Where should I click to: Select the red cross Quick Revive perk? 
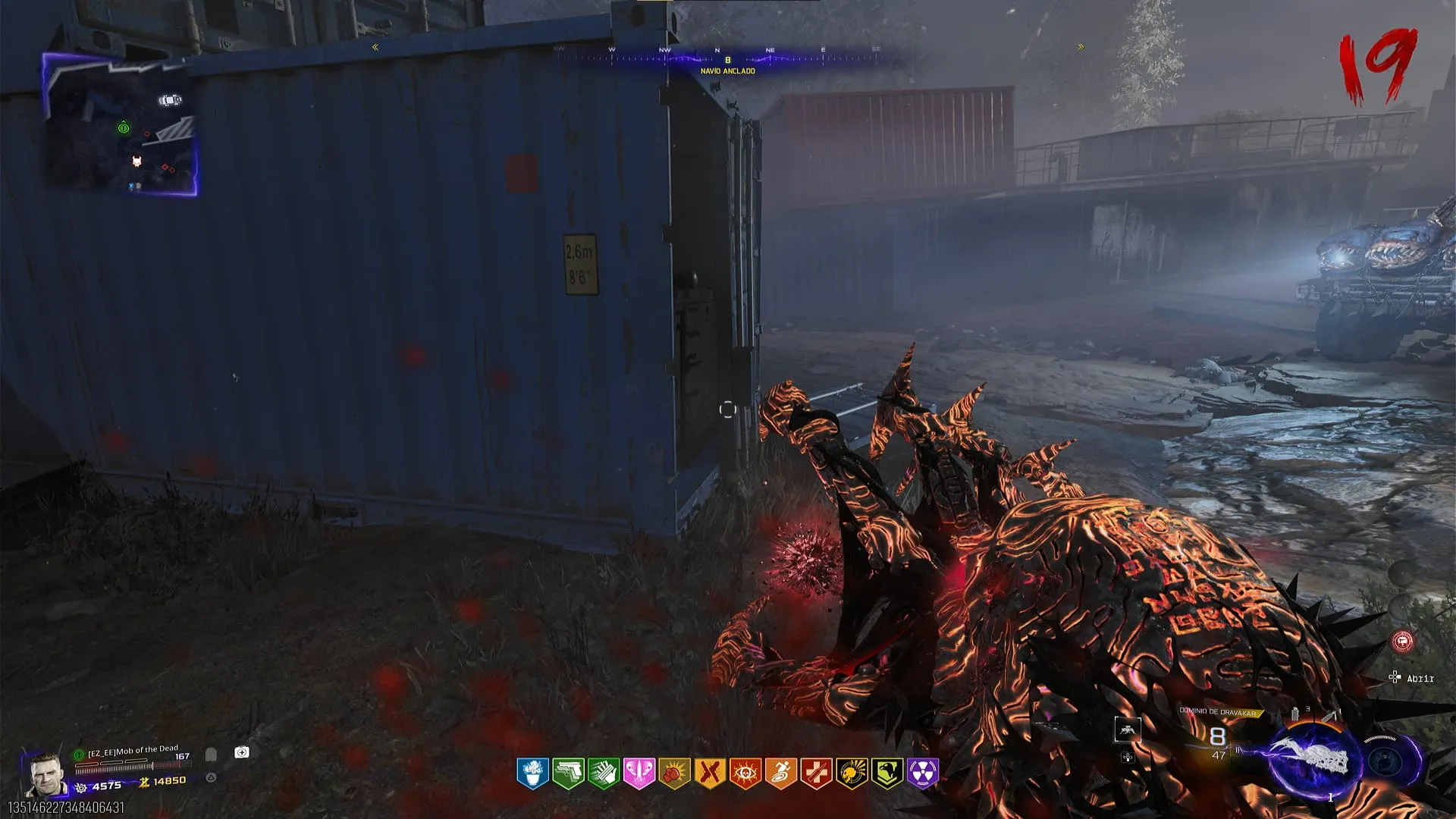816,773
